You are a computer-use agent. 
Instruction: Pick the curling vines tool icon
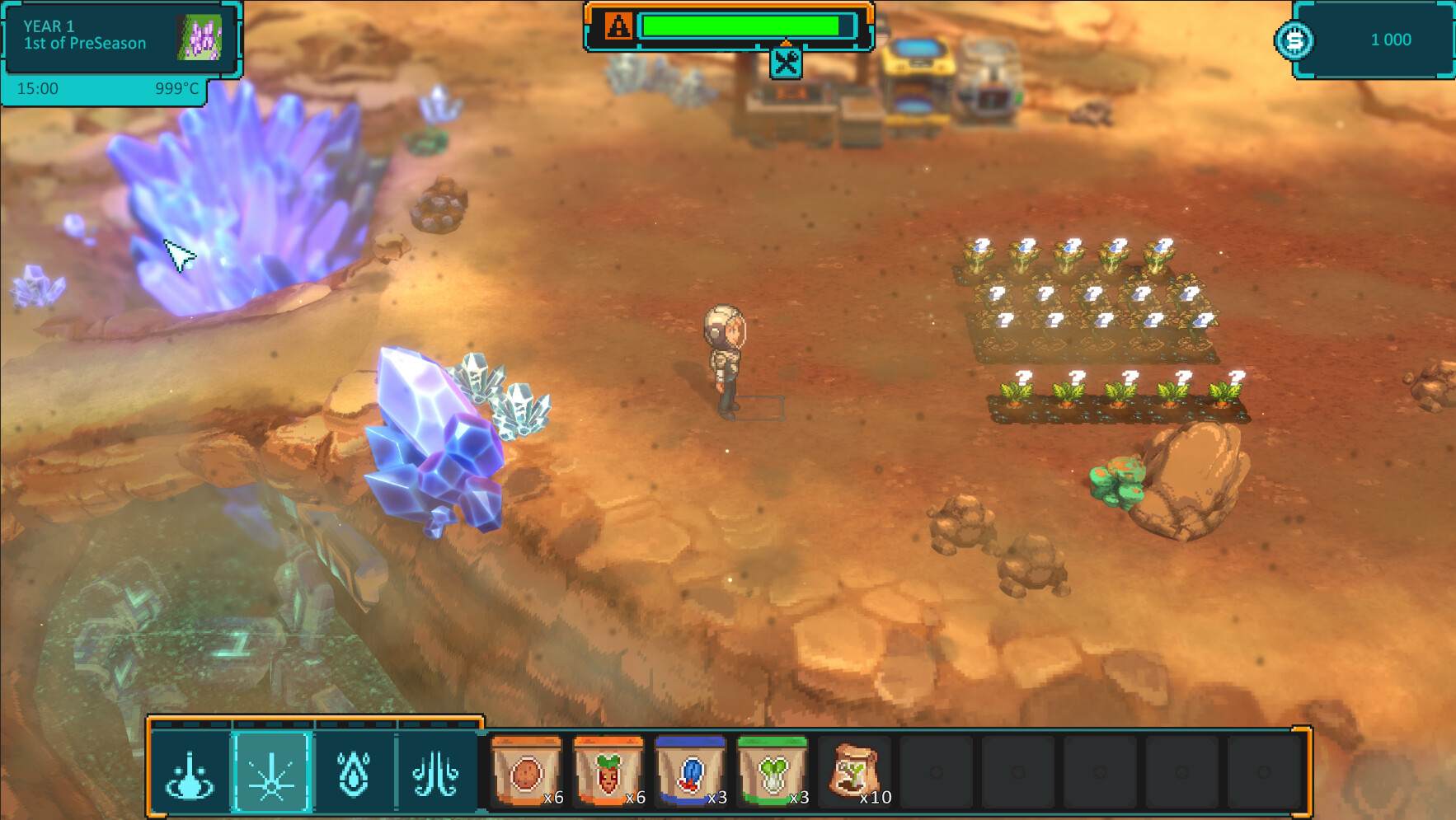tap(436, 774)
